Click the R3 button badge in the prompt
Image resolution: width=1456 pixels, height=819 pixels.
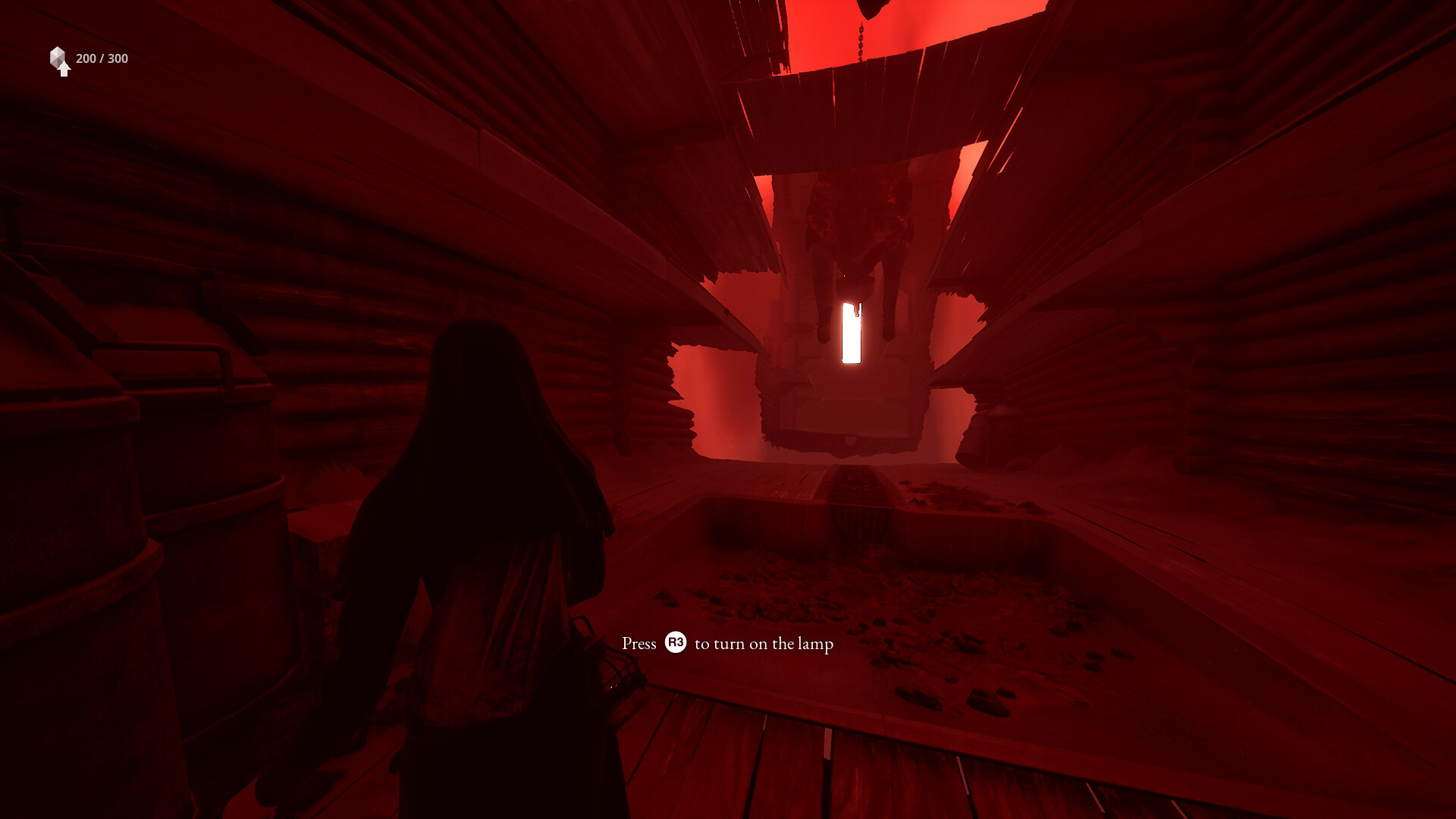677,643
